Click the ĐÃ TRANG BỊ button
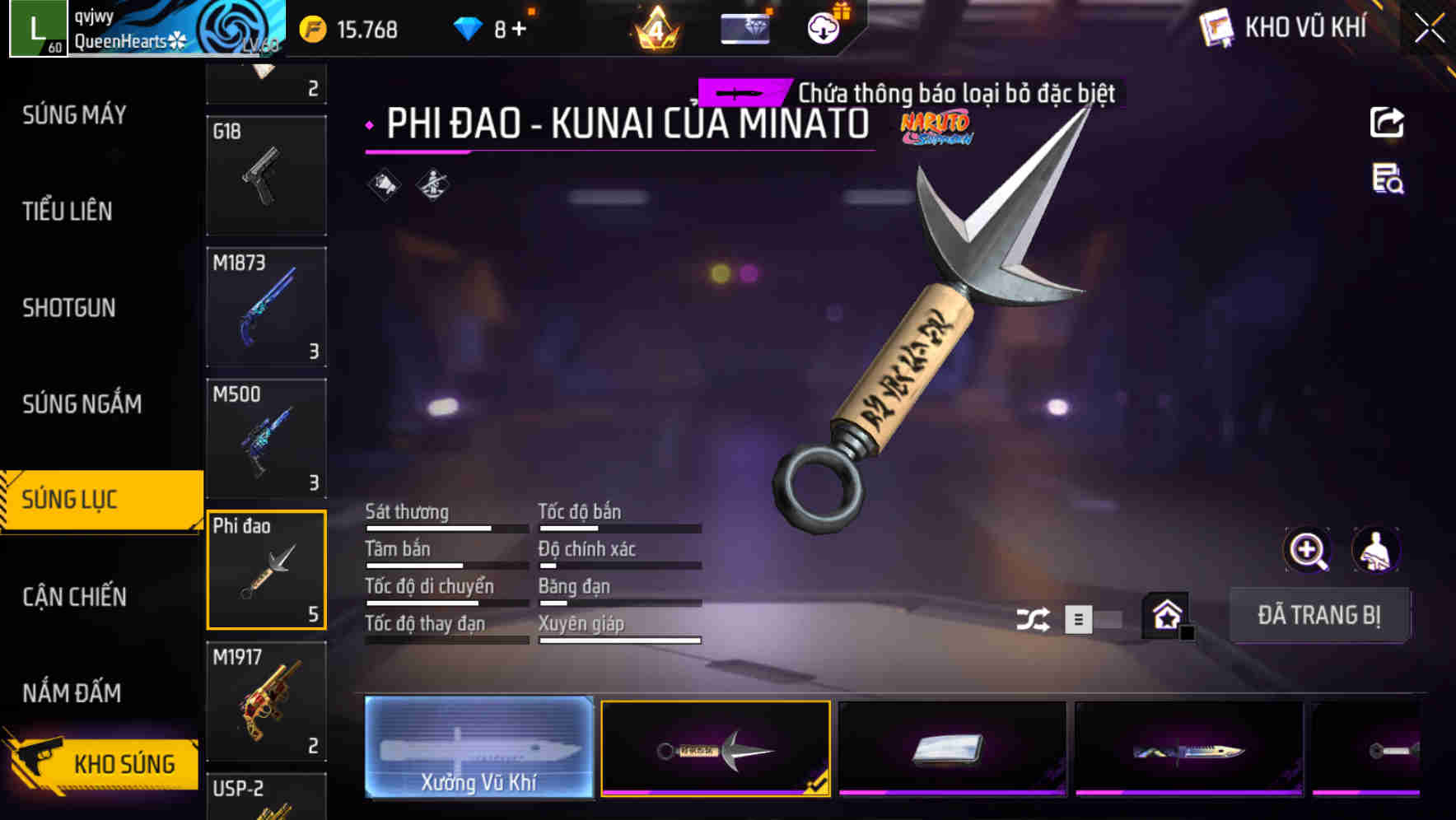This screenshot has height=820, width=1456. [x=1319, y=614]
